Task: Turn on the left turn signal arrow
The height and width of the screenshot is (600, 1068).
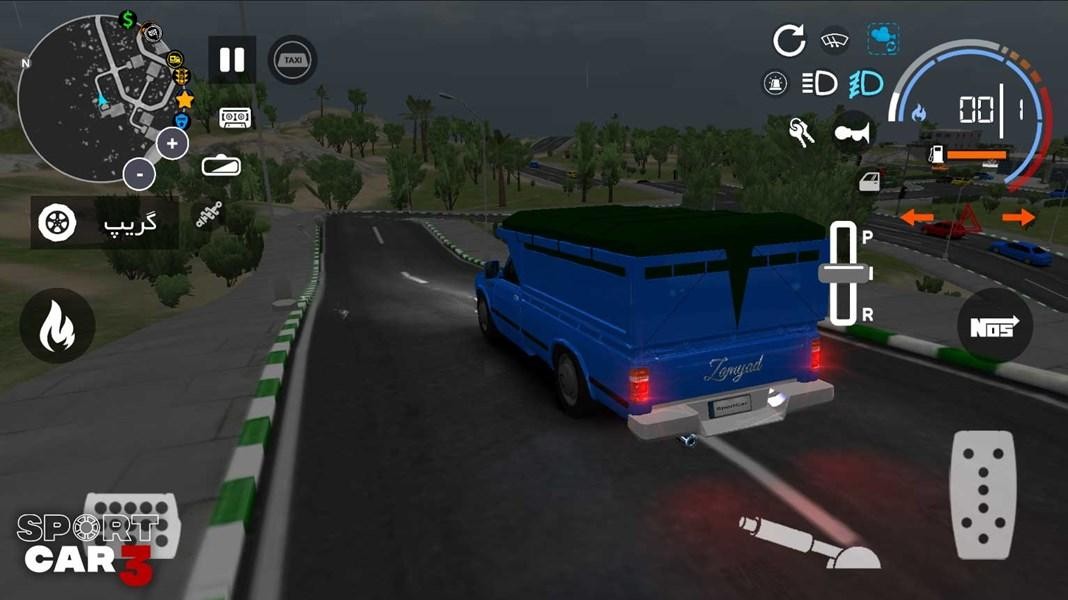Action: pos(916,217)
